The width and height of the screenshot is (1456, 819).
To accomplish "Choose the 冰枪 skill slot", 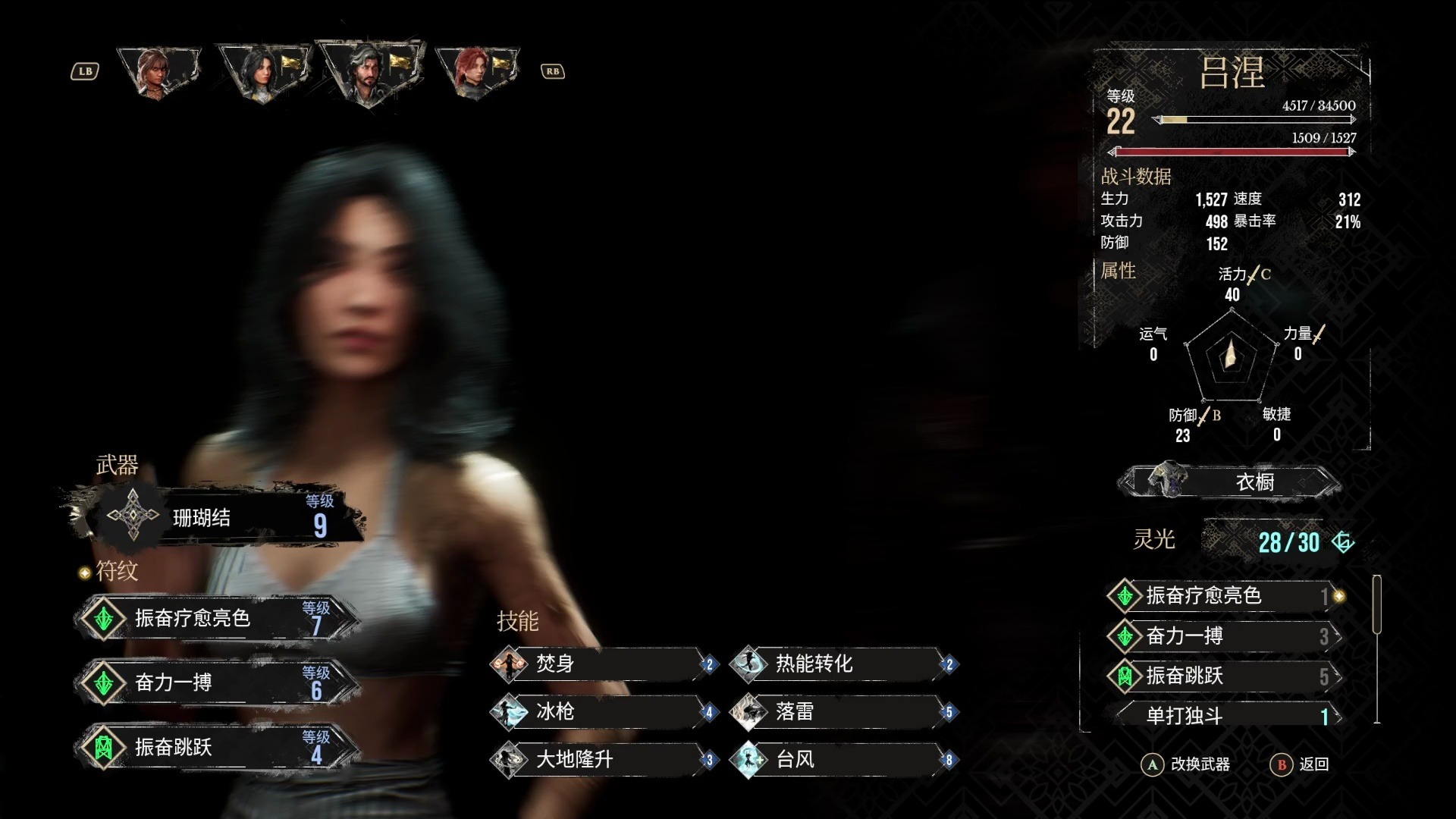I will coord(604,712).
